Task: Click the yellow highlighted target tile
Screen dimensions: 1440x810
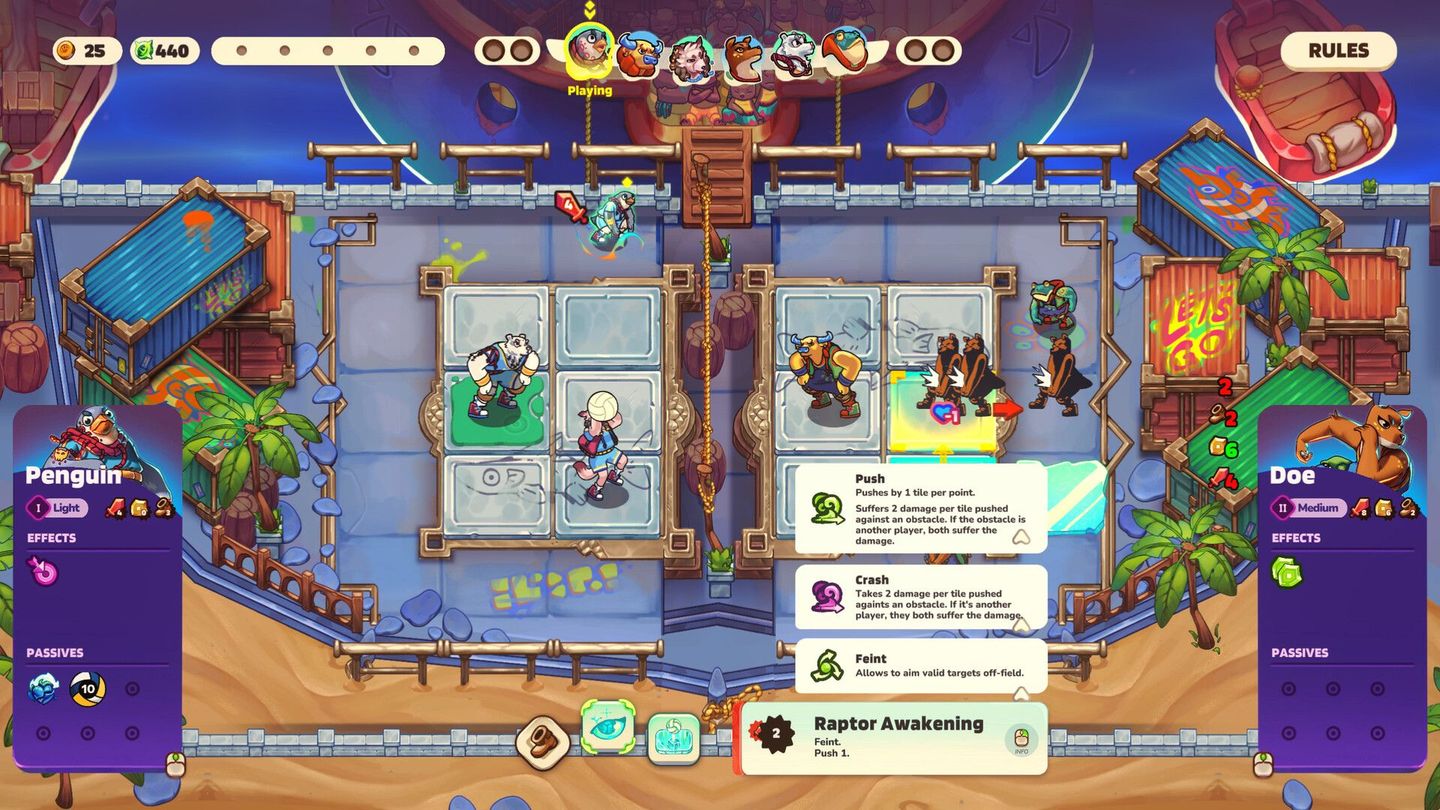Action: click(940, 410)
